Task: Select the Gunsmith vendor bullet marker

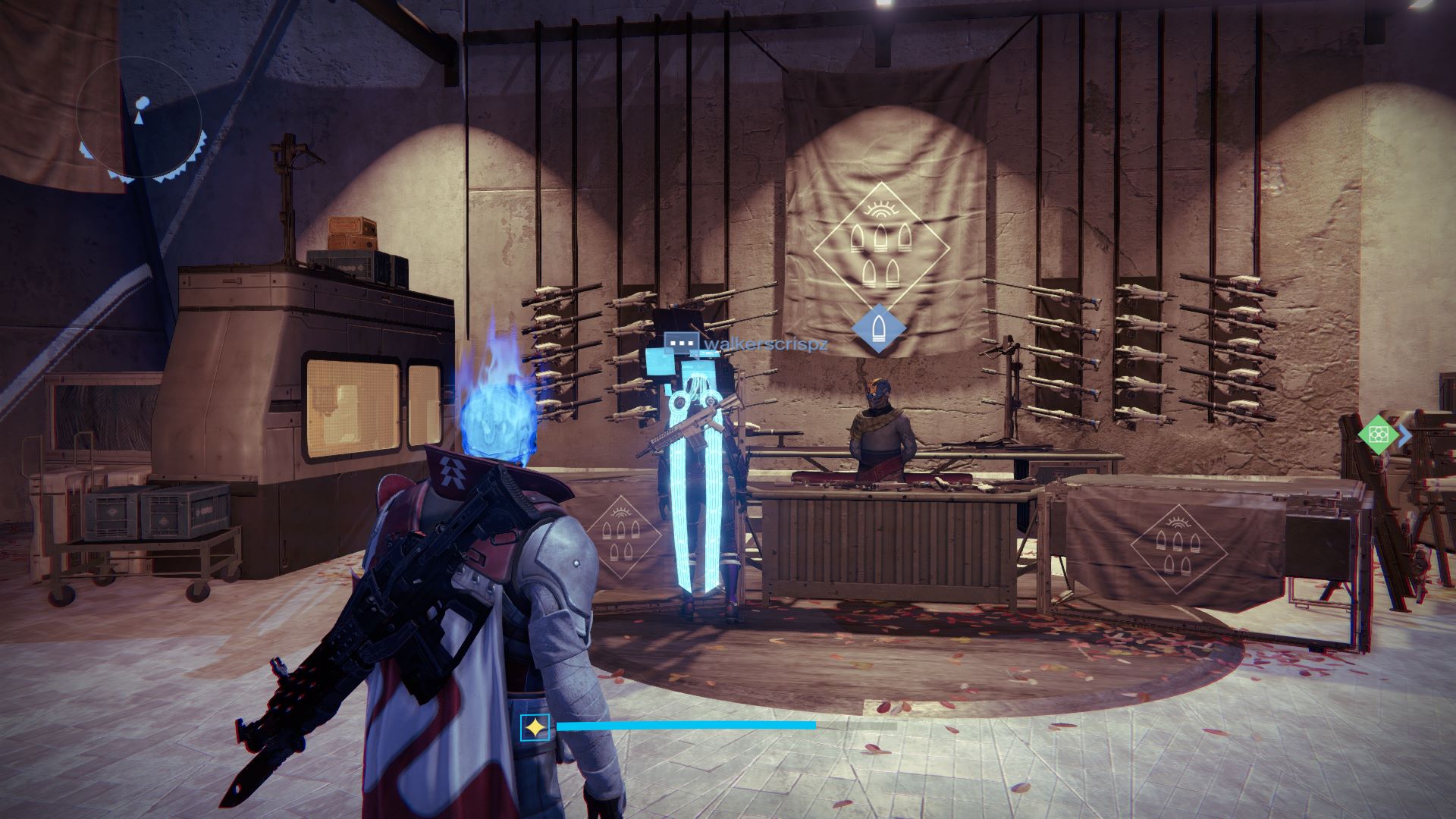Action: click(x=879, y=329)
